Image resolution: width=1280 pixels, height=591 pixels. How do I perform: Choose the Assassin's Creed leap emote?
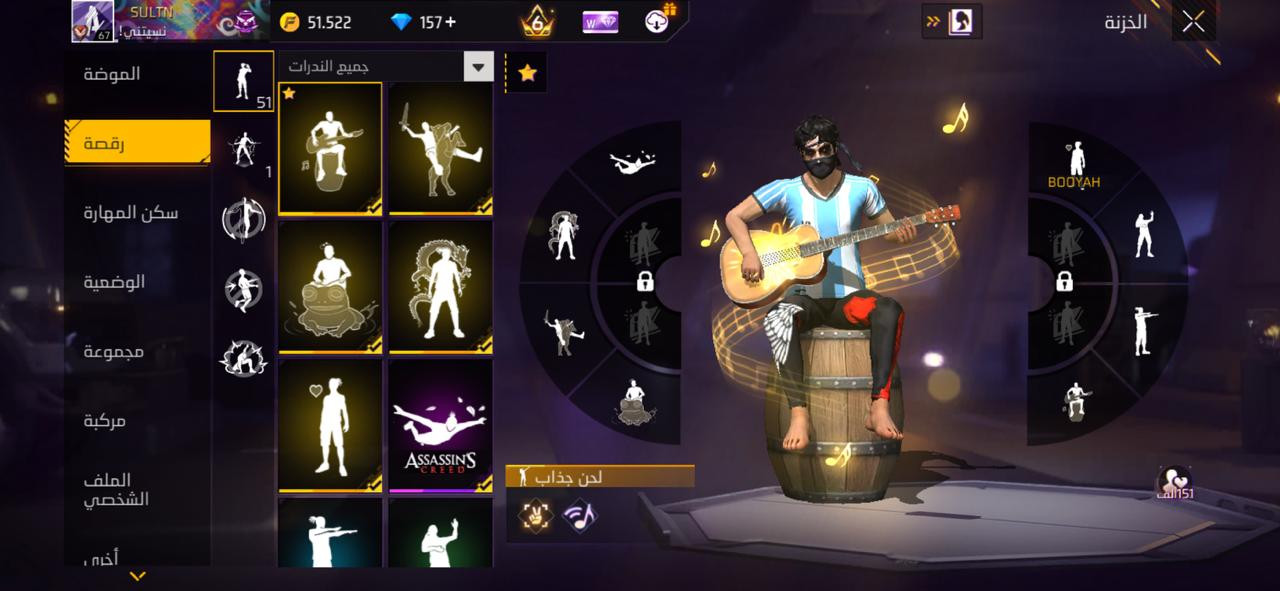(x=440, y=425)
